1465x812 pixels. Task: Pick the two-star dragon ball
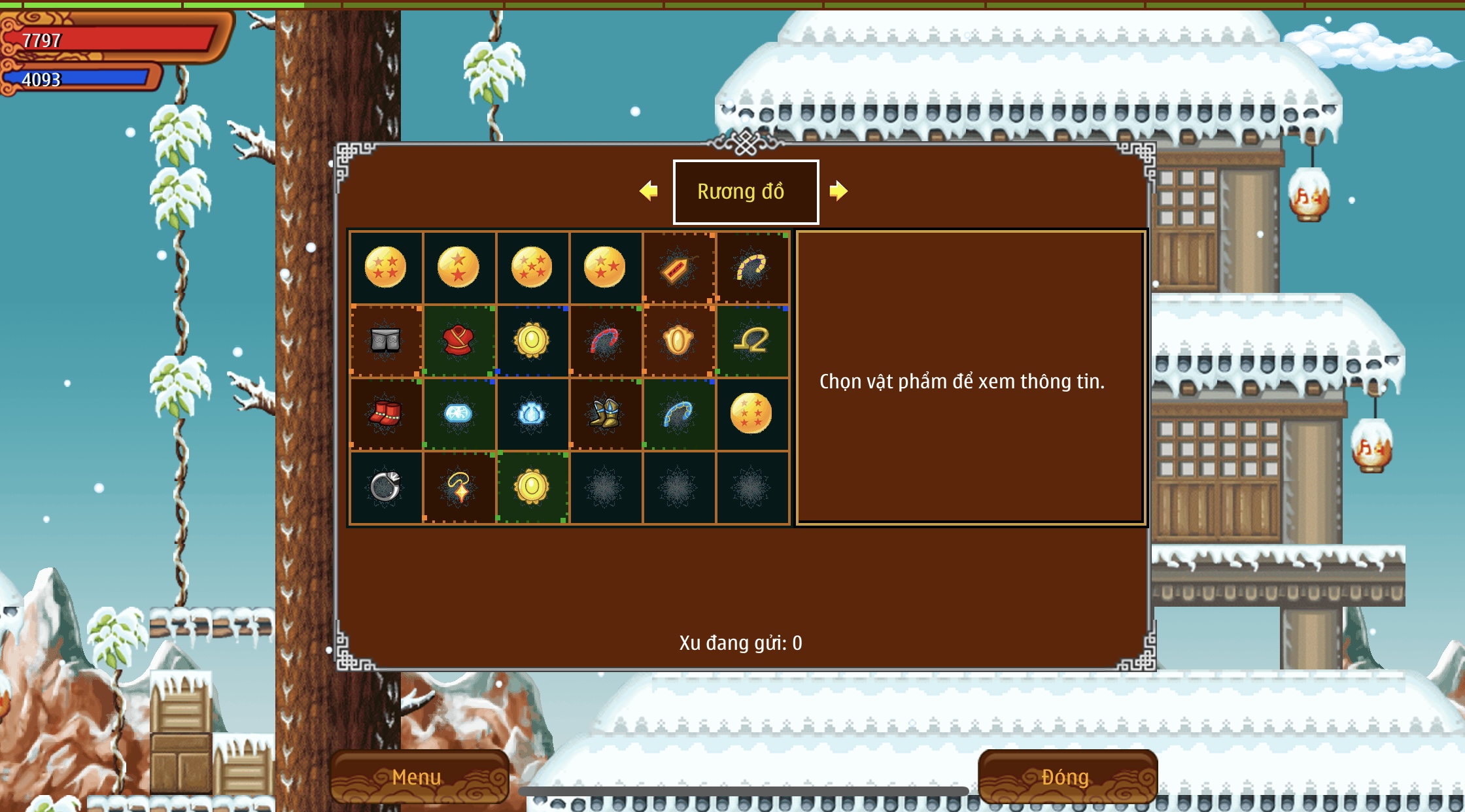point(458,267)
